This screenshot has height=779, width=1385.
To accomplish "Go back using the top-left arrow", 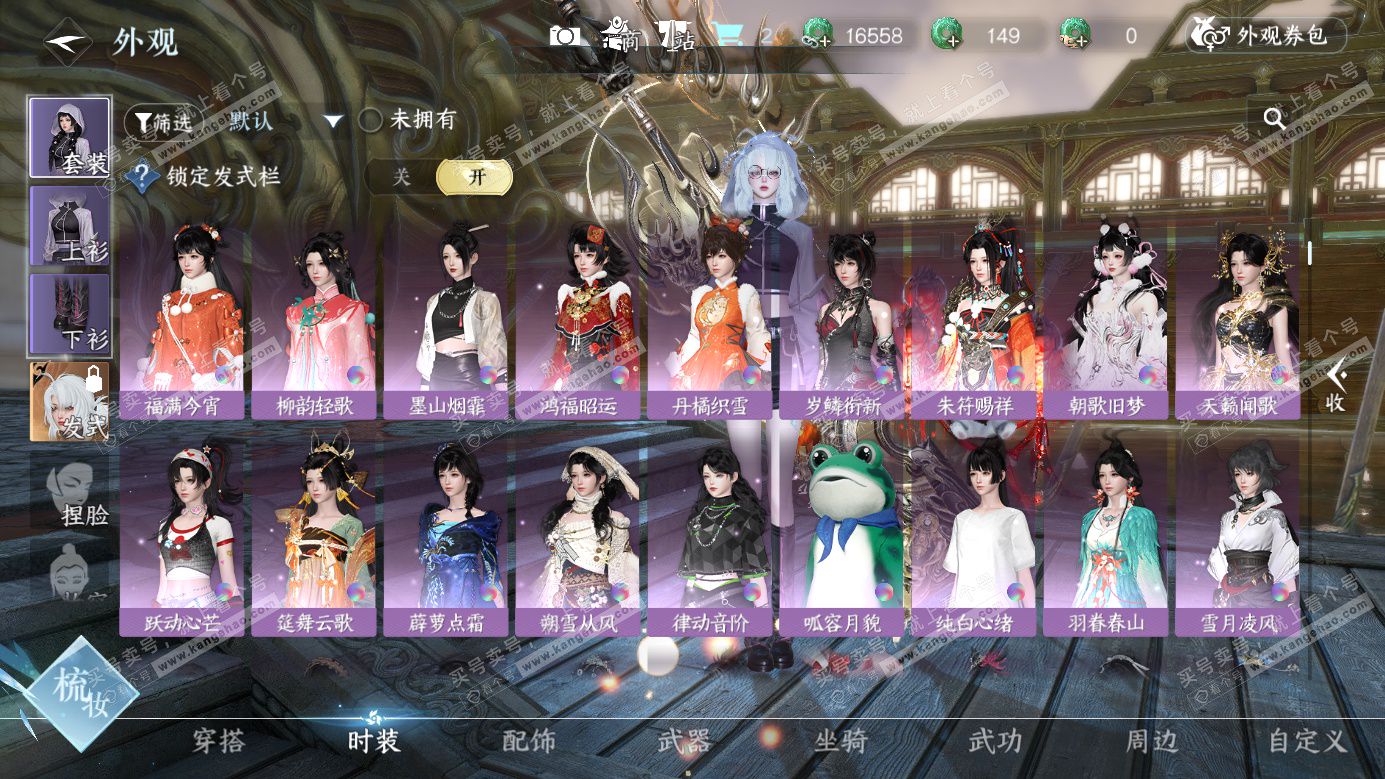I will [x=68, y=42].
